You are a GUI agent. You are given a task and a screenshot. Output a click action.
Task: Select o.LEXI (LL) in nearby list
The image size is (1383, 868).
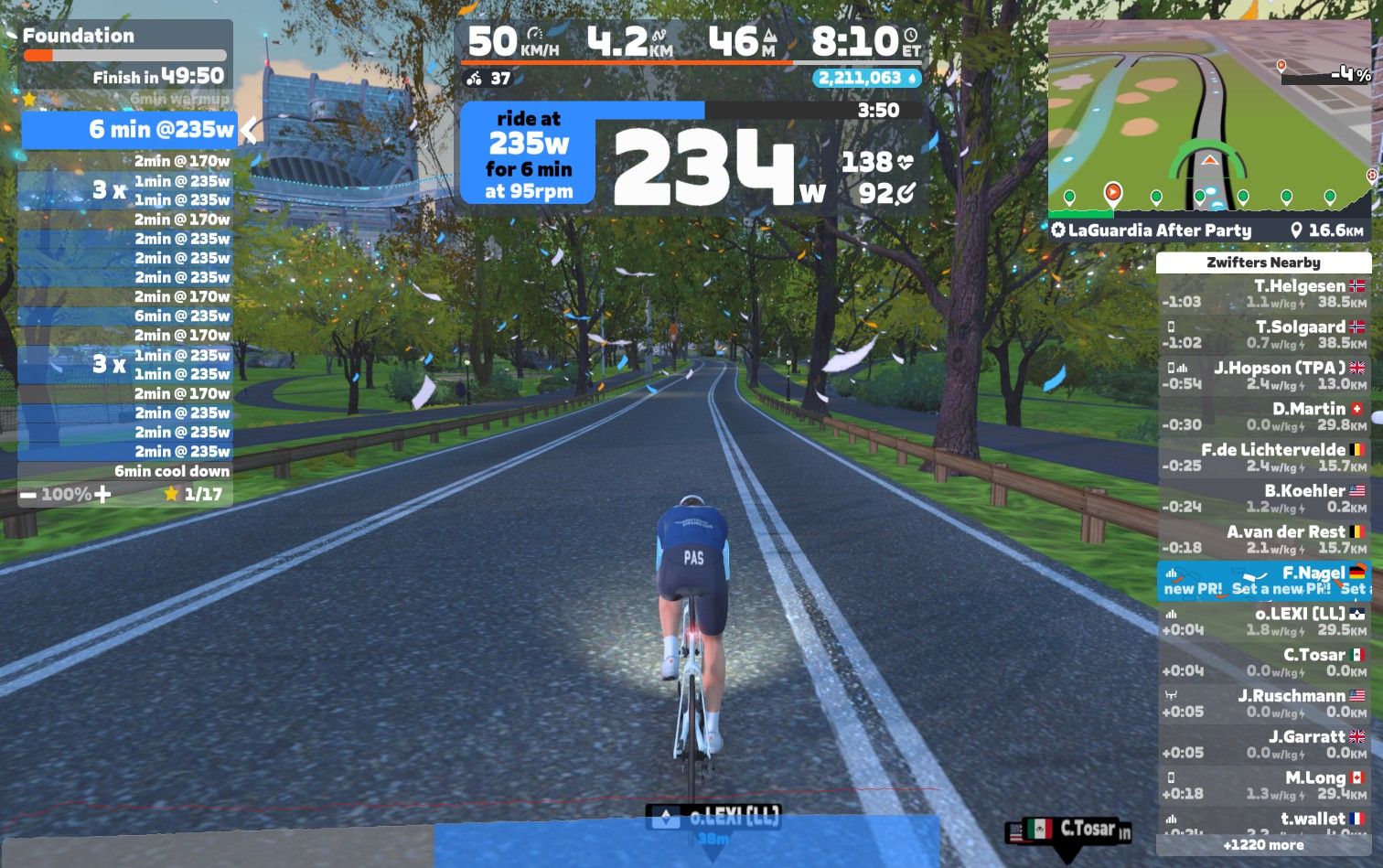coord(1263,622)
